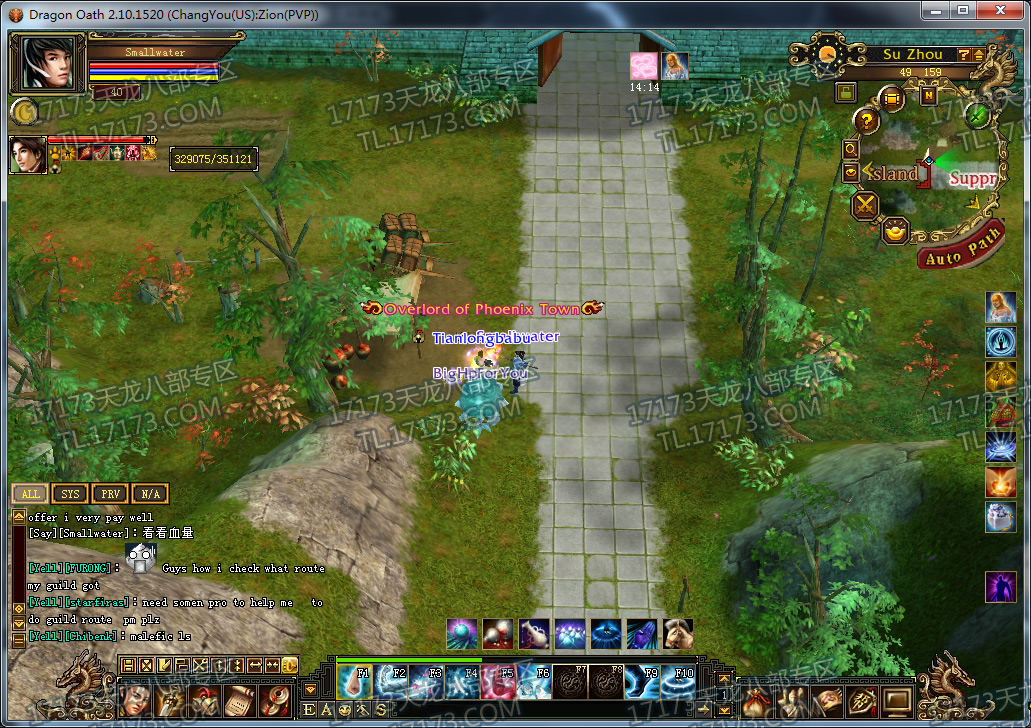Activate the F1 hotbar skill
This screenshot has height=728, width=1031.
(354, 681)
